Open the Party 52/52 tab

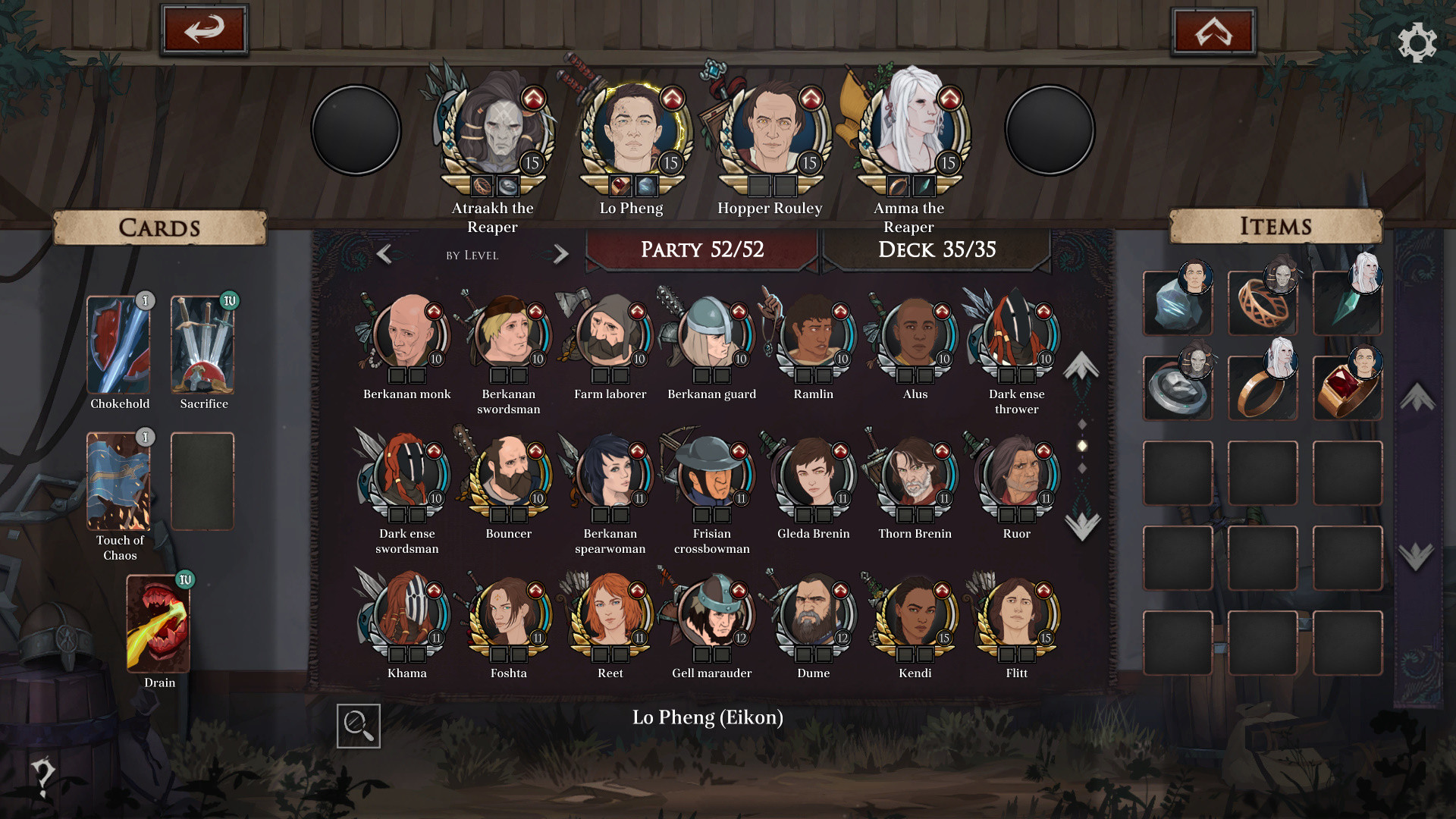[702, 249]
